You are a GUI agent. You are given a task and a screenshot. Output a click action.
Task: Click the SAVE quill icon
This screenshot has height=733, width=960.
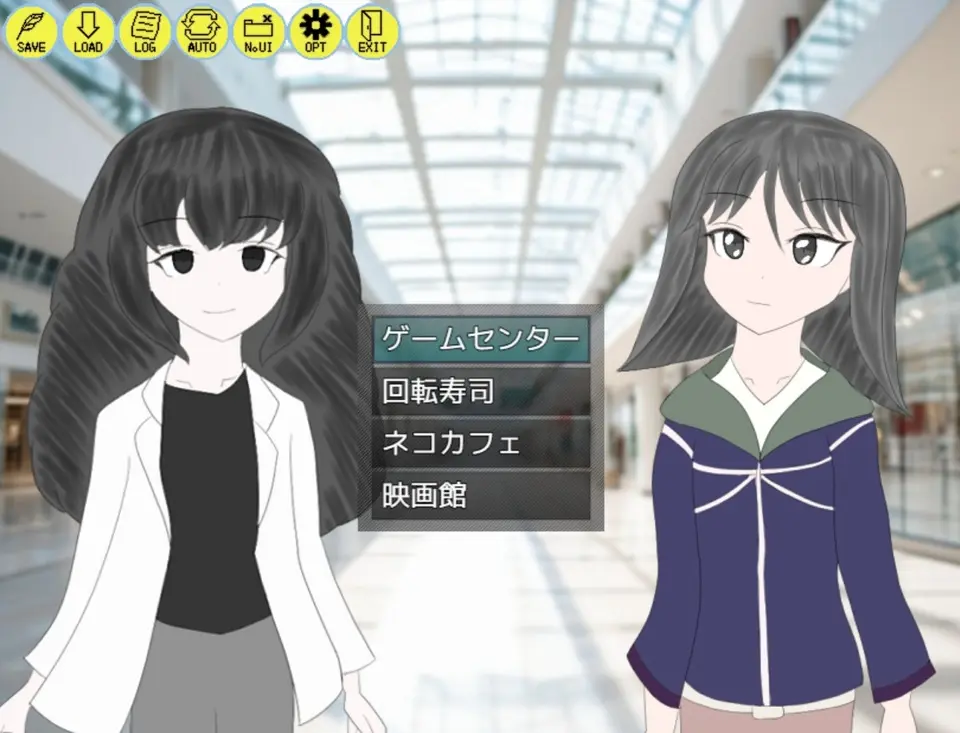point(32,31)
